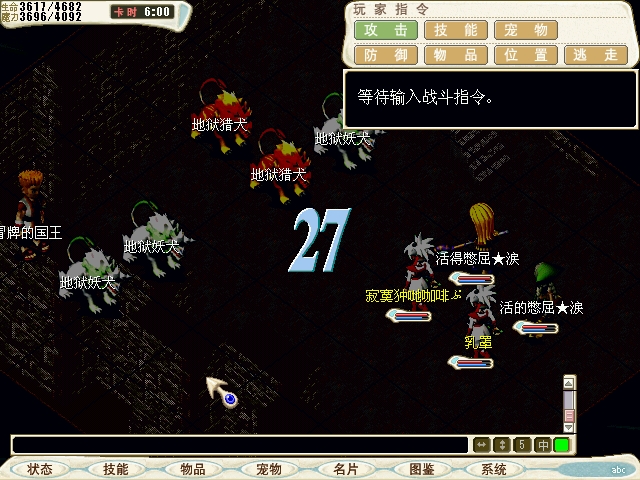Open 物品 in the bottom menu bar
Screen dimensions: 640x480
click(x=193, y=469)
